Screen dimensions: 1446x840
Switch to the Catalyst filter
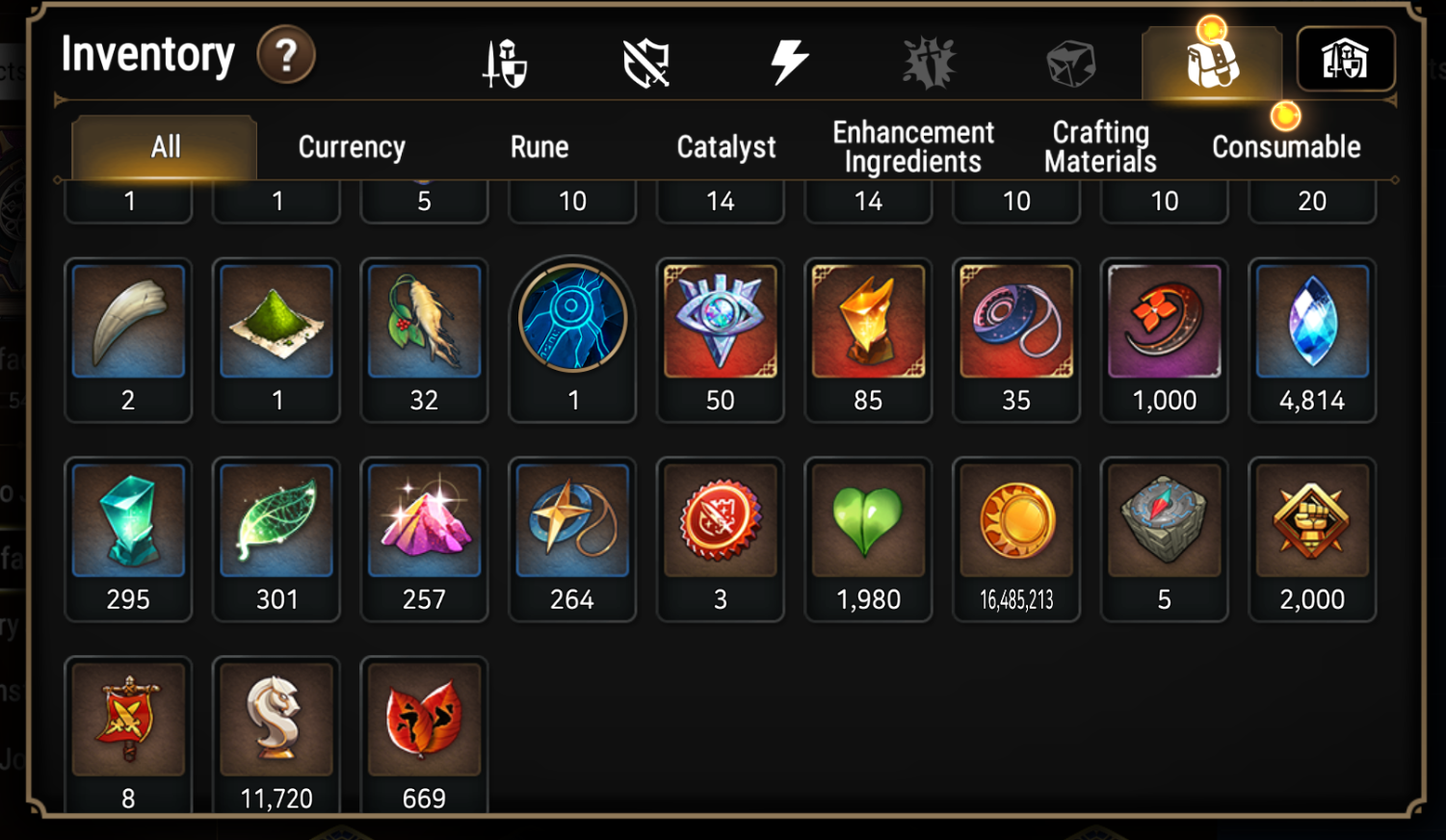click(x=725, y=146)
